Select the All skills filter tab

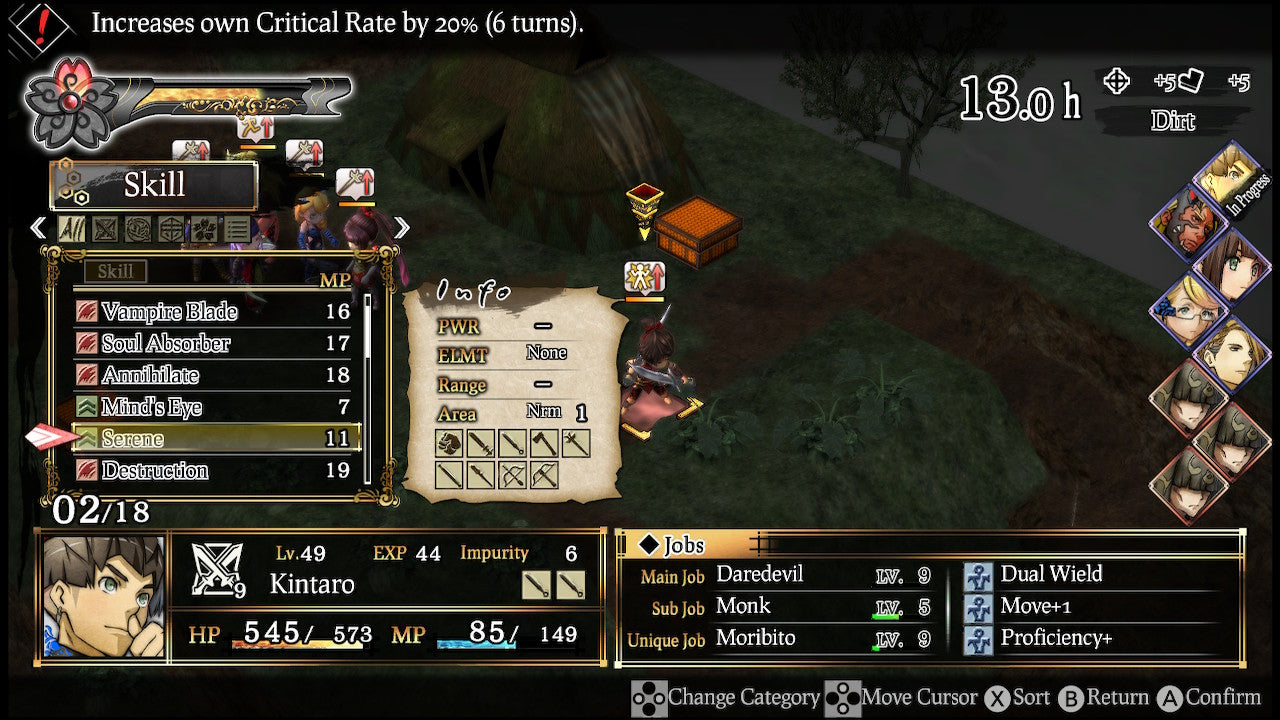click(x=71, y=228)
